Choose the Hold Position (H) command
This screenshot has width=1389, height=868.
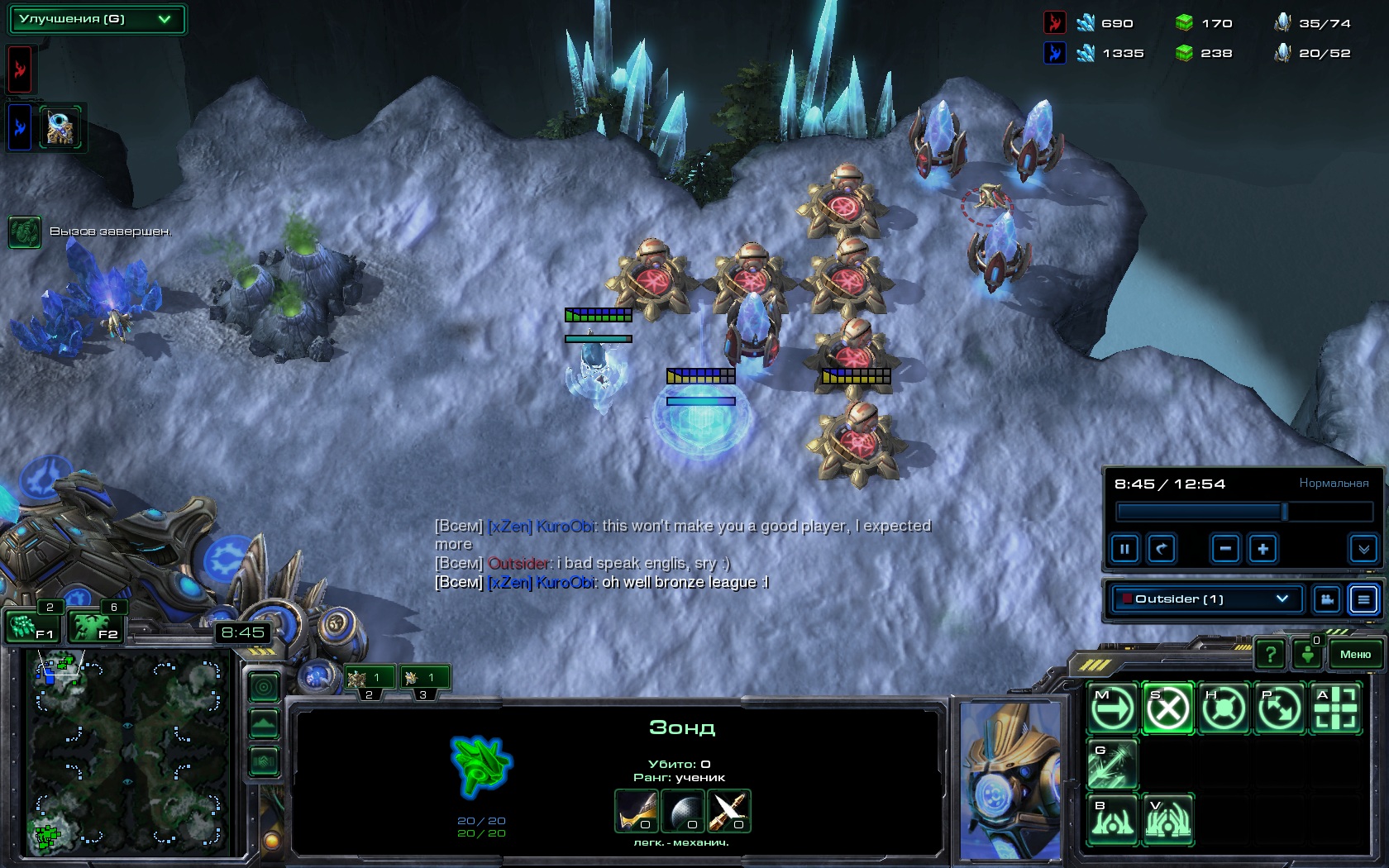click(x=1224, y=708)
